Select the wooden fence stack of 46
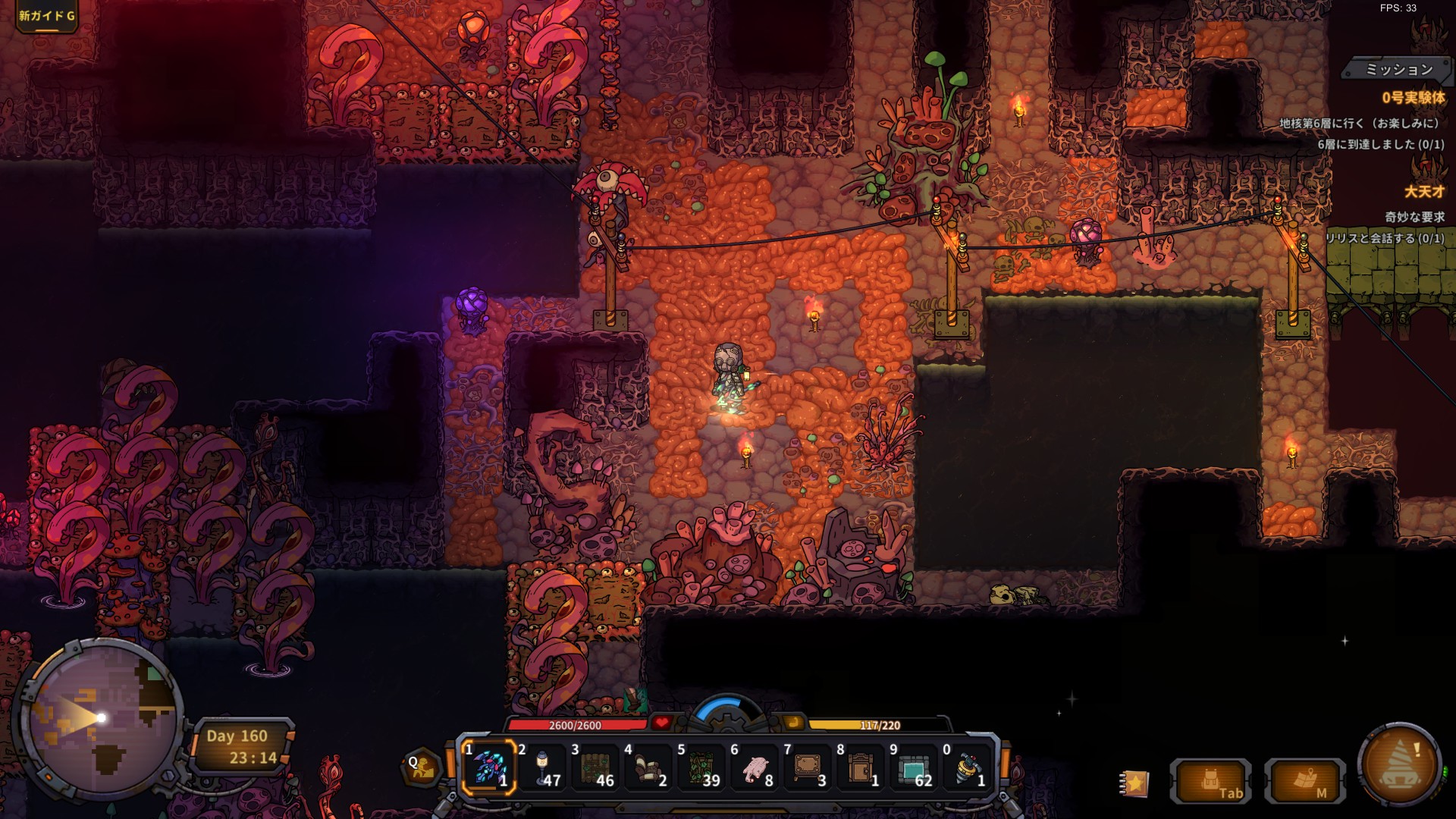 tap(595, 767)
